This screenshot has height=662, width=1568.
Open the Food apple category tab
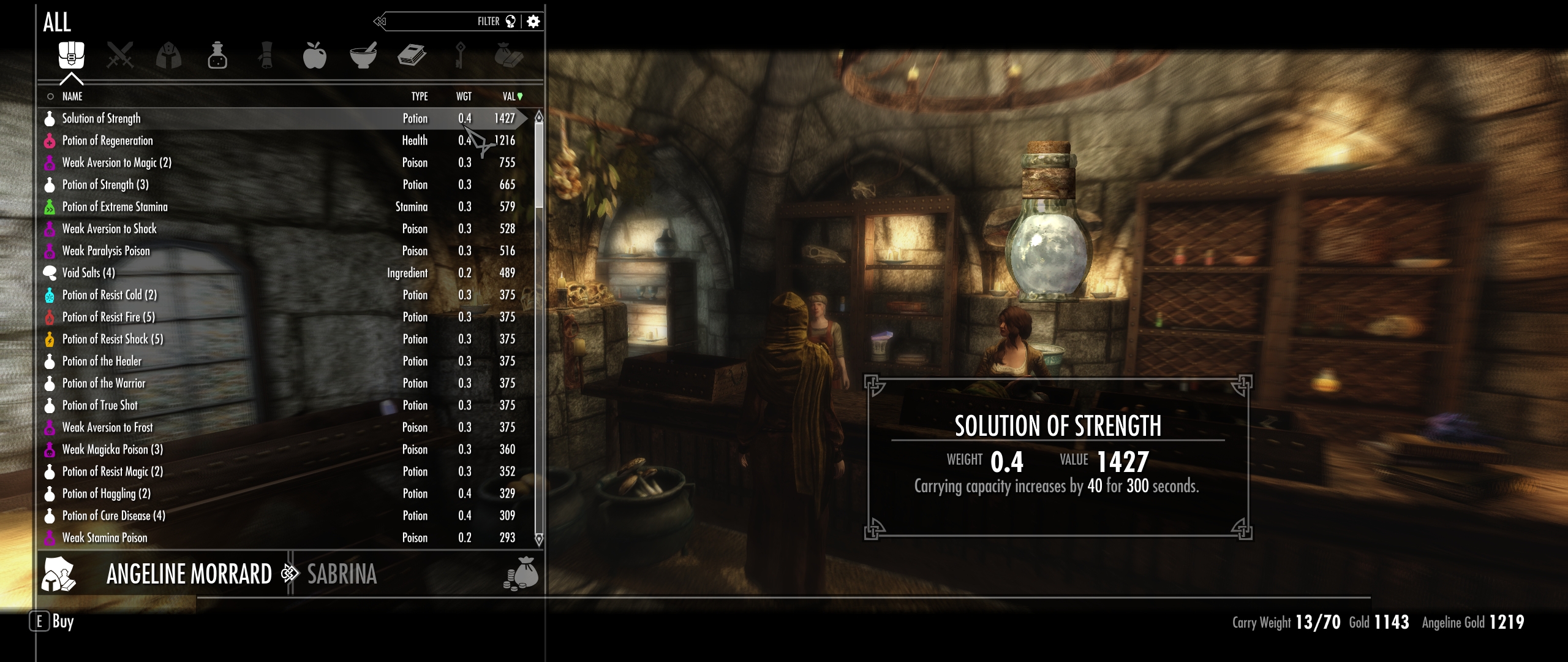click(314, 56)
